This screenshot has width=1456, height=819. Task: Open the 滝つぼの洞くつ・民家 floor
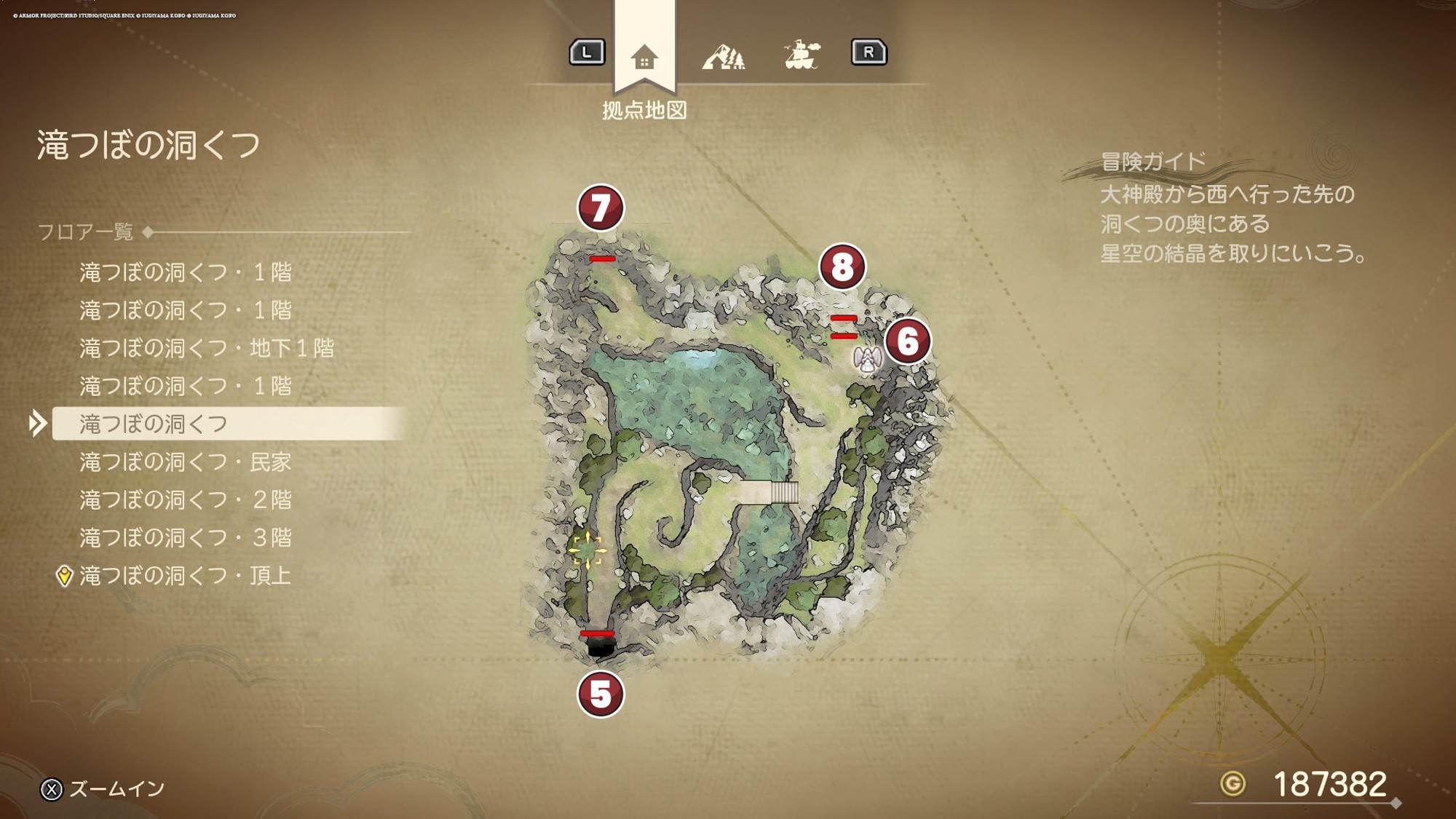[x=185, y=462]
